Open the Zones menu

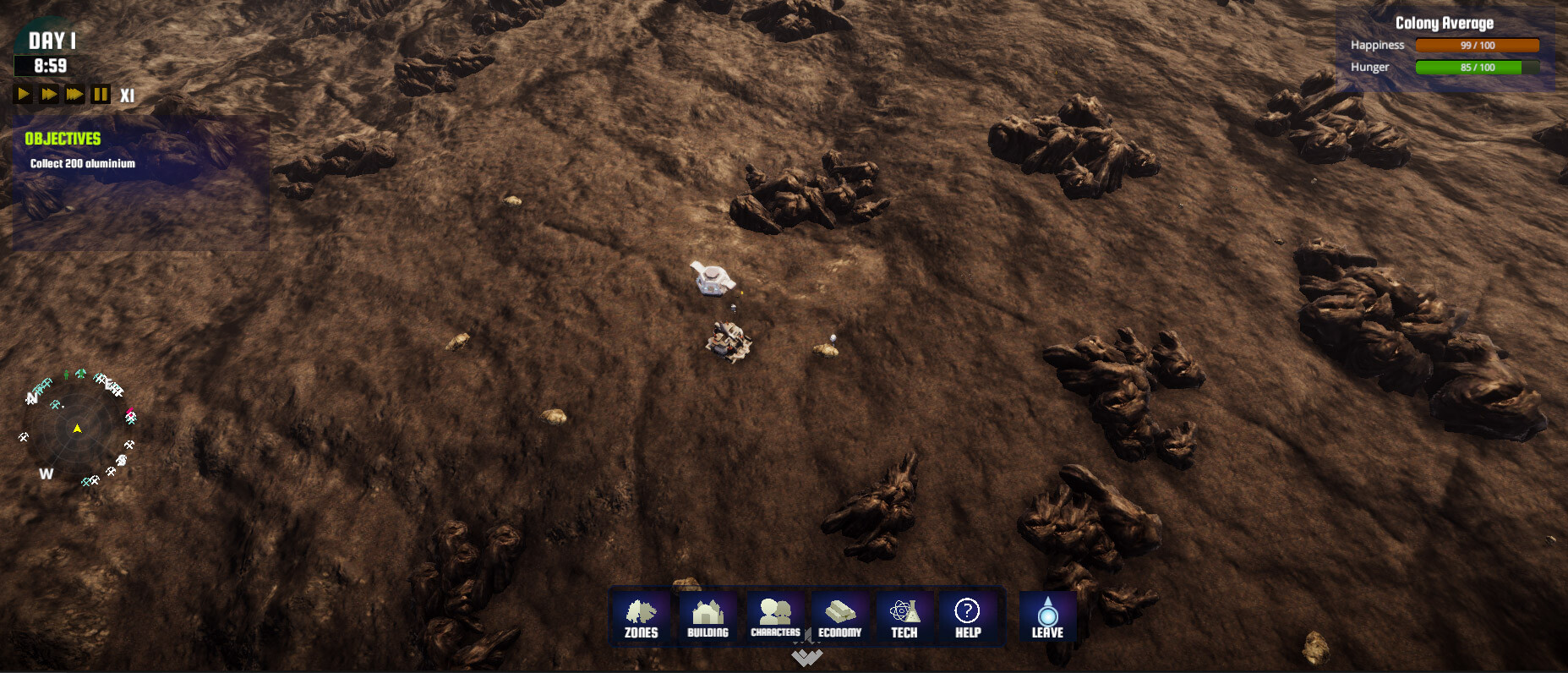642,617
